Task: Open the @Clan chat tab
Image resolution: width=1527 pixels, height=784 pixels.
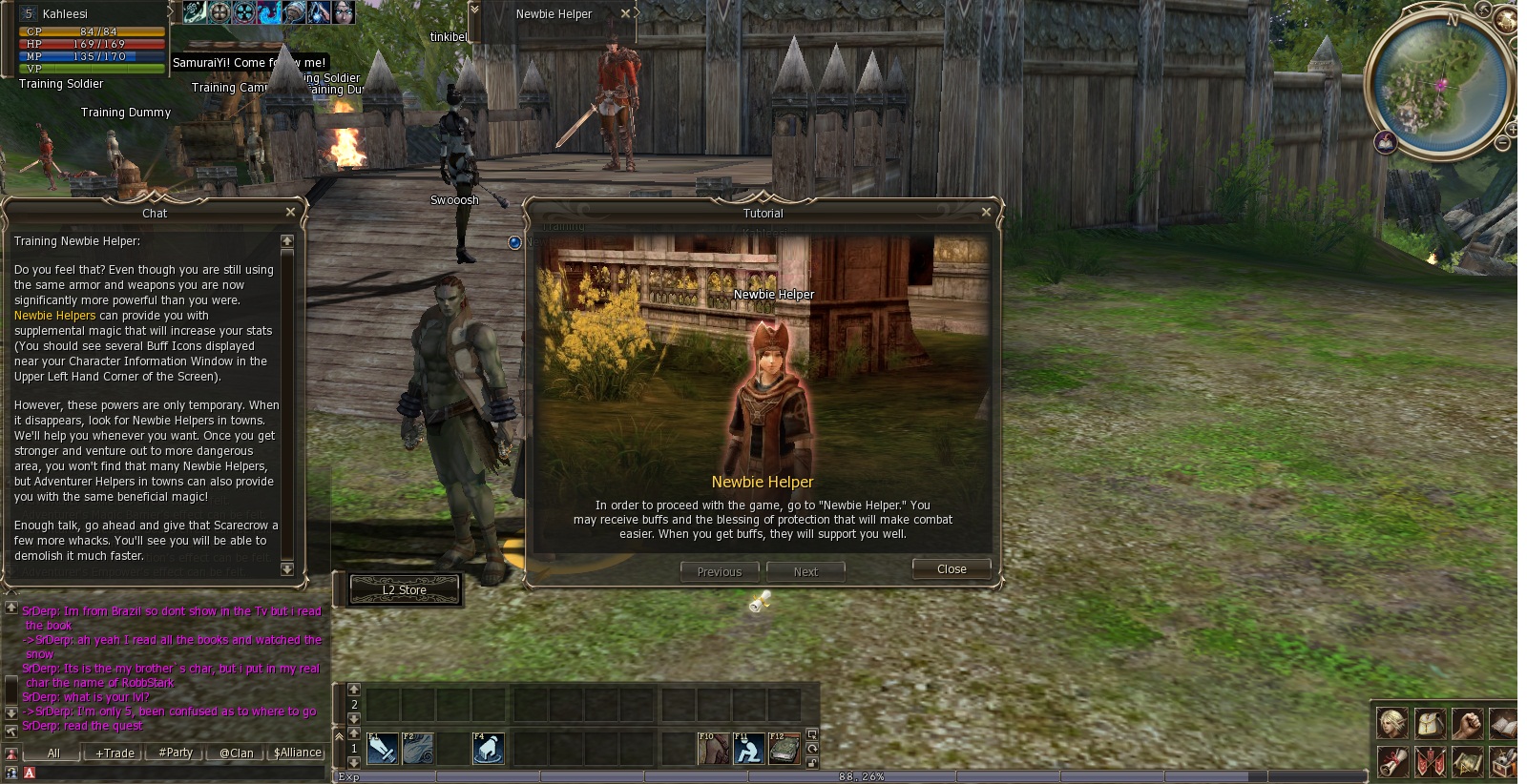Action: (236, 753)
